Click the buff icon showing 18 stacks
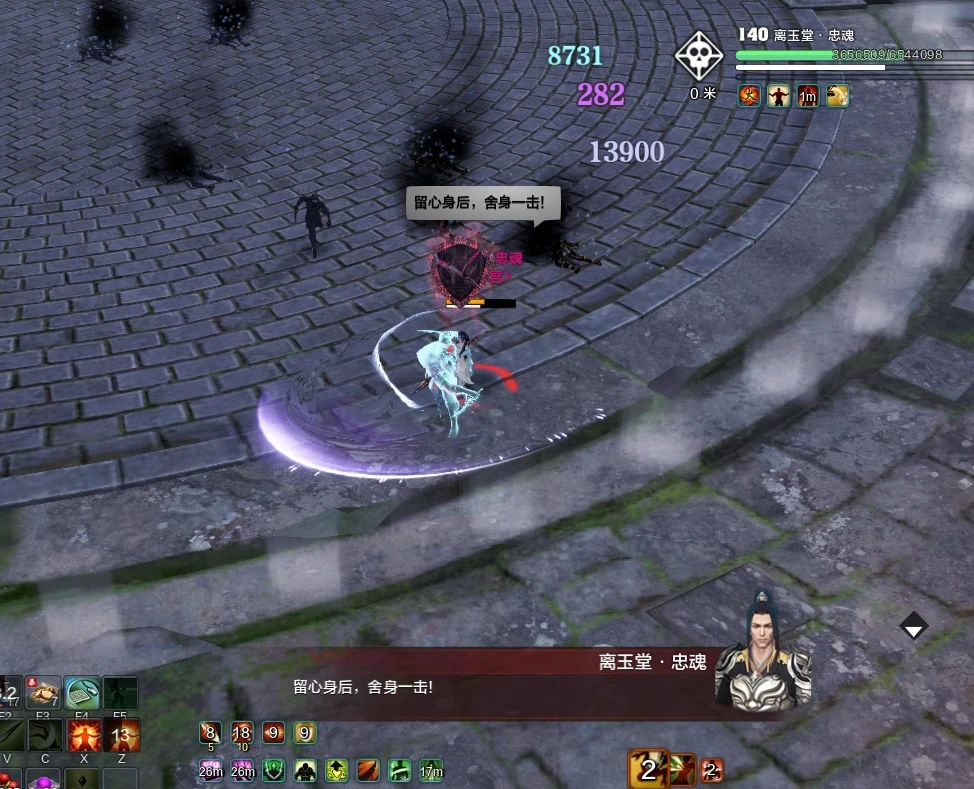 (x=241, y=733)
